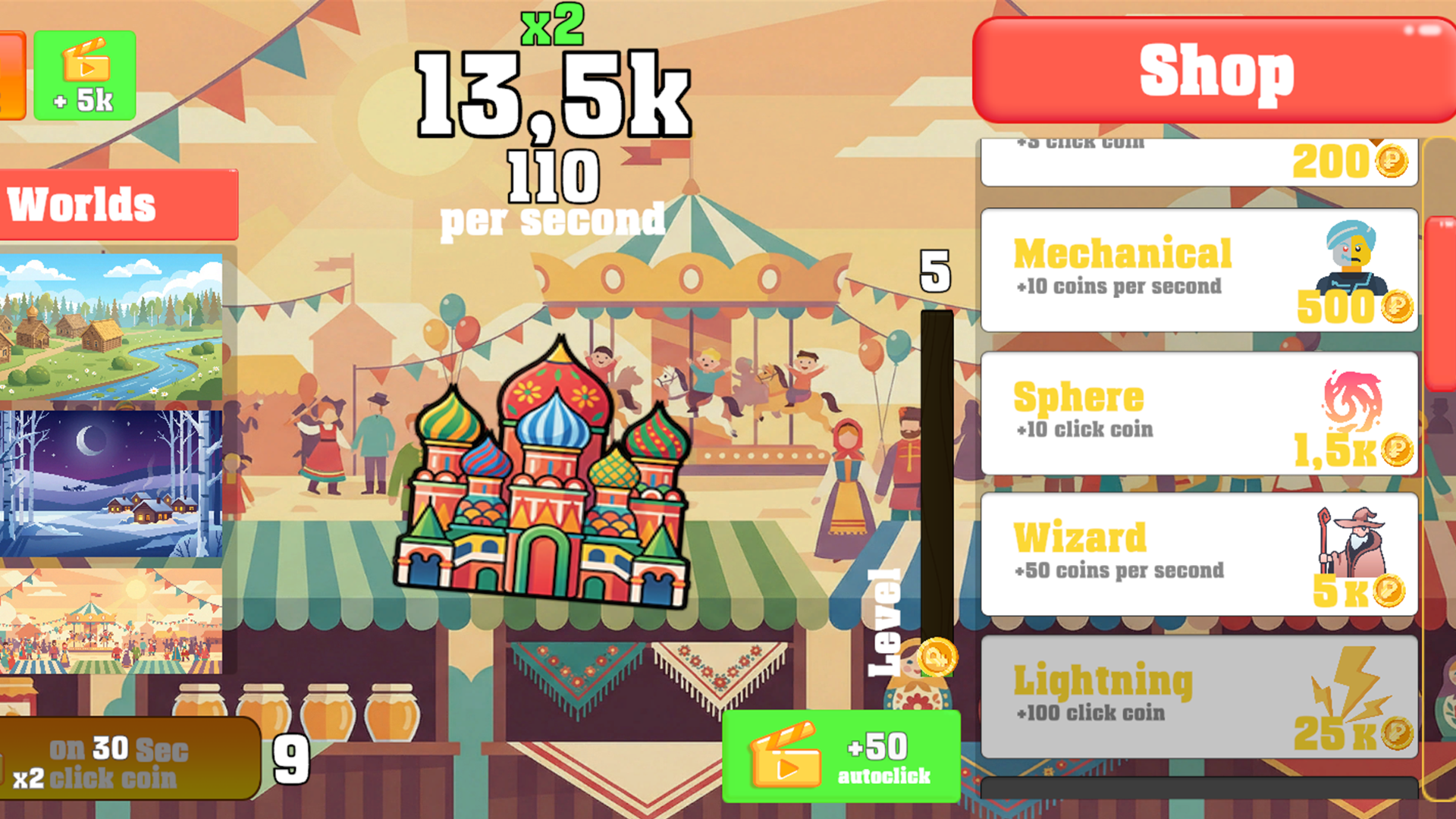Activate the +50 autoclick reward
1456x819 pixels.
coord(842,755)
